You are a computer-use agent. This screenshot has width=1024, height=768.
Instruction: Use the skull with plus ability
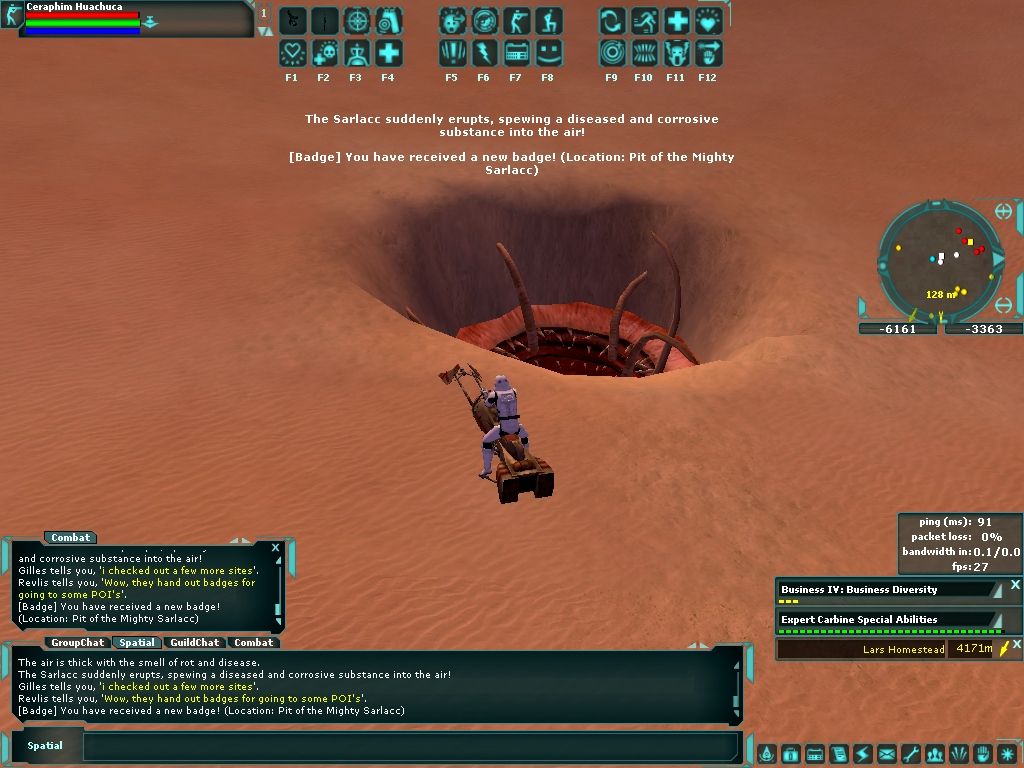pos(324,53)
